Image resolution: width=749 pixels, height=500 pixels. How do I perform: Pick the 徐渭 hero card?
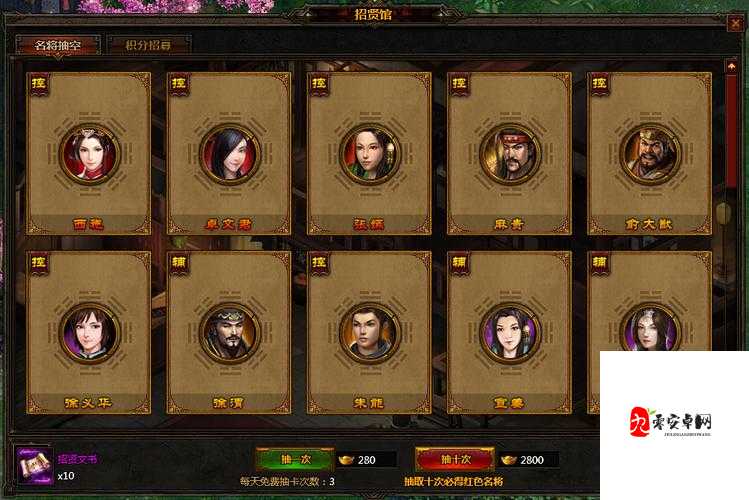(229, 331)
